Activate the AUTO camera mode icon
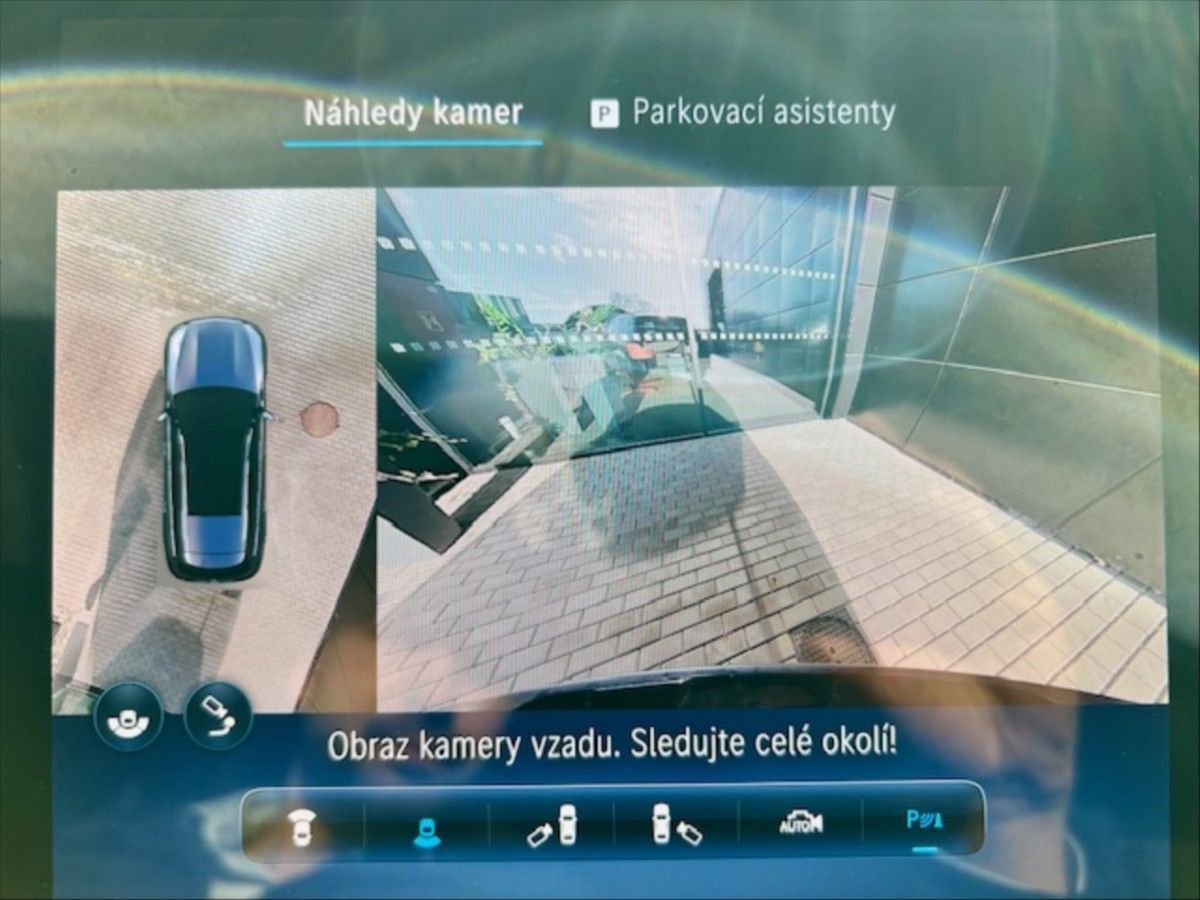1200x900 pixels. [801, 824]
